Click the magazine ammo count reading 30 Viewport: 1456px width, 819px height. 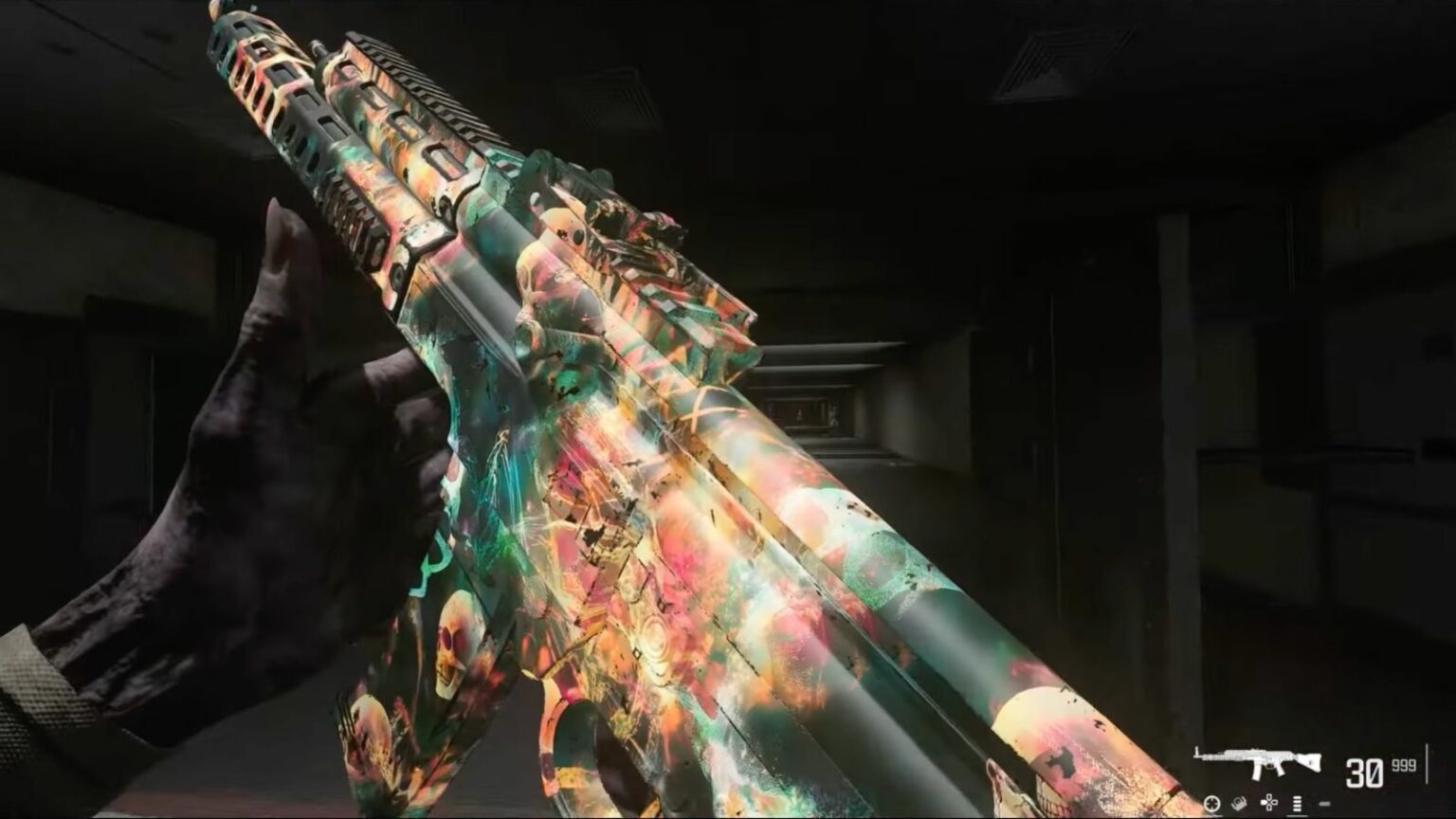(x=1363, y=771)
